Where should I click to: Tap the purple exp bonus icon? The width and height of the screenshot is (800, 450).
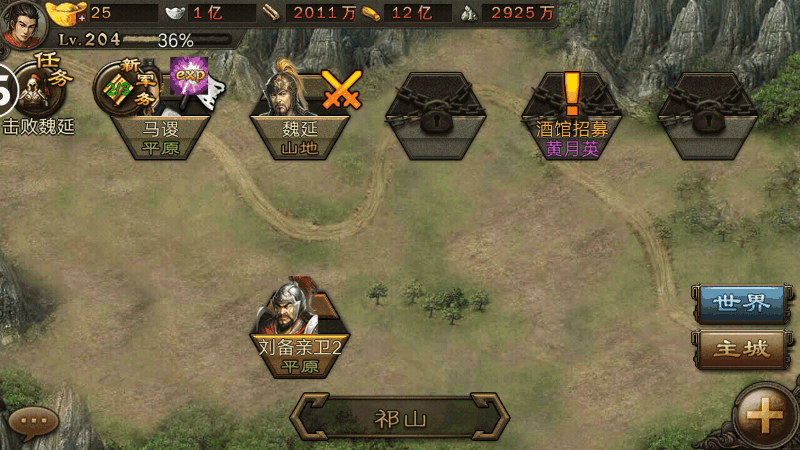click(189, 77)
